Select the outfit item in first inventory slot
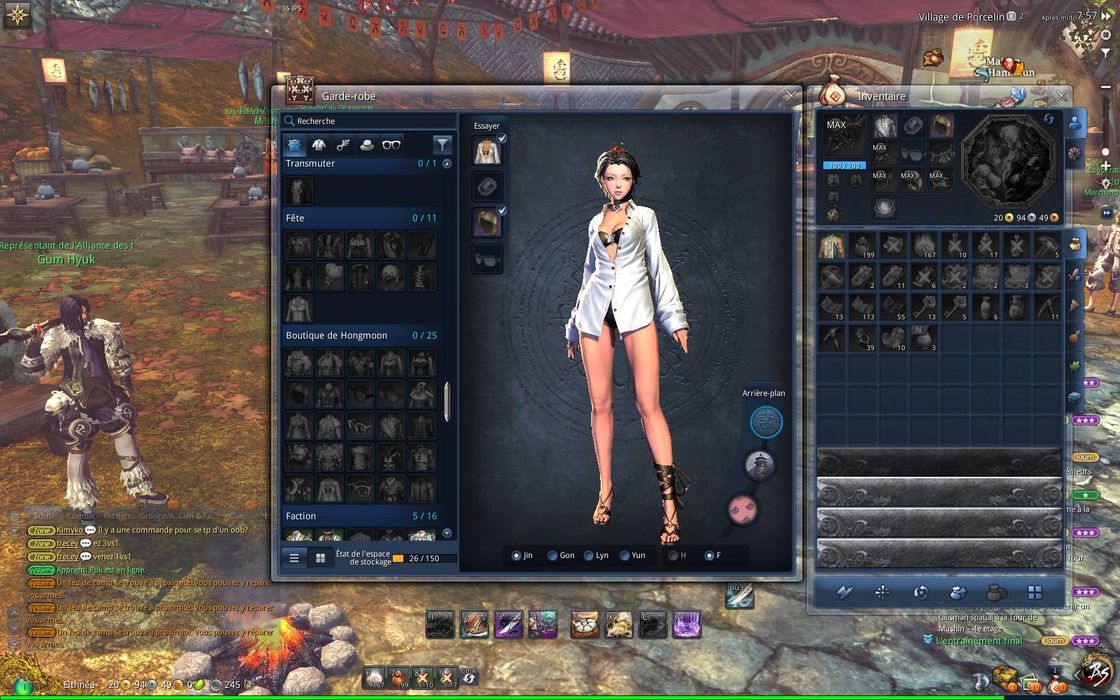Image resolution: width=1120 pixels, height=700 pixels. click(x=832, y=246)
